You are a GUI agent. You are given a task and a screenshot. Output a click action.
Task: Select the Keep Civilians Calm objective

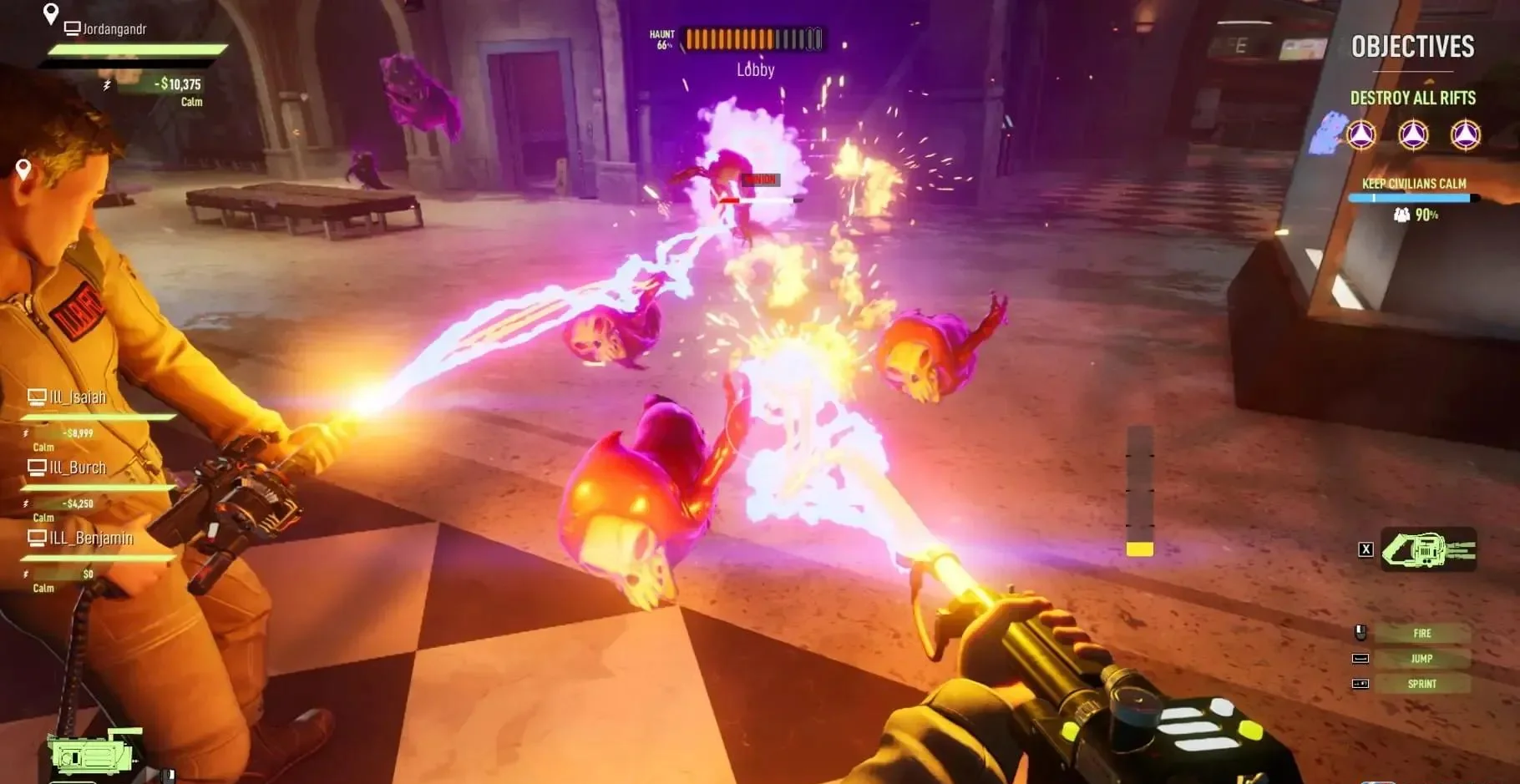1413,184
